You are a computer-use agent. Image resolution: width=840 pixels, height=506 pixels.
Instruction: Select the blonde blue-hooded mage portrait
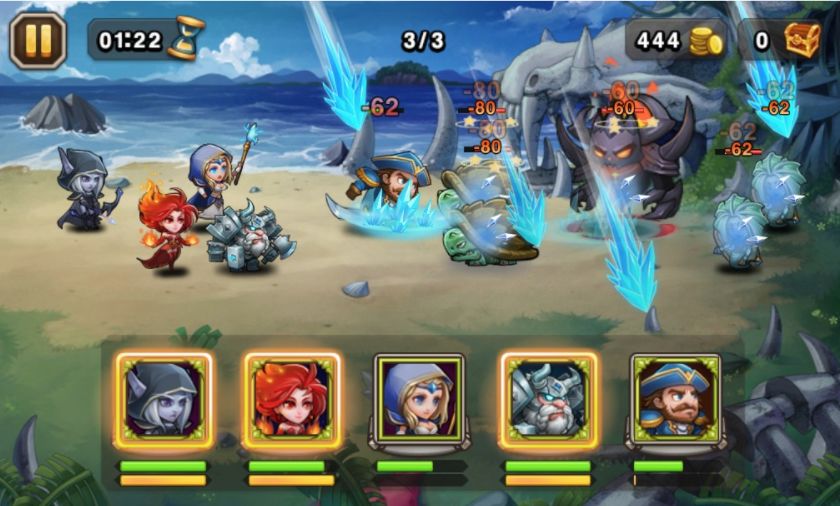pyautogui.click(x=419, y=398)
